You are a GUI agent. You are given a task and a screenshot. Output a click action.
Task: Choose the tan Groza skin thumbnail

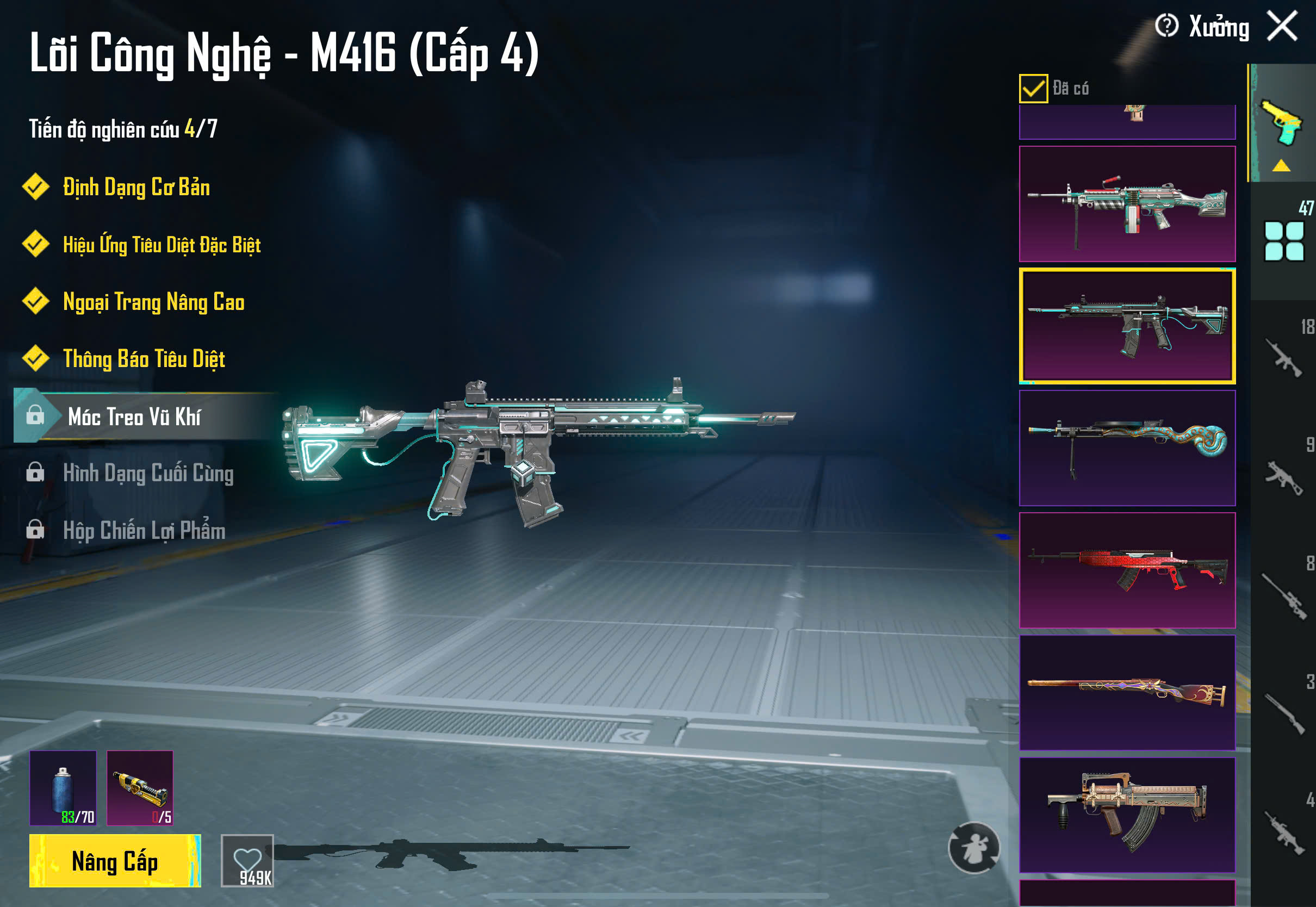(x=1127, y=815)
